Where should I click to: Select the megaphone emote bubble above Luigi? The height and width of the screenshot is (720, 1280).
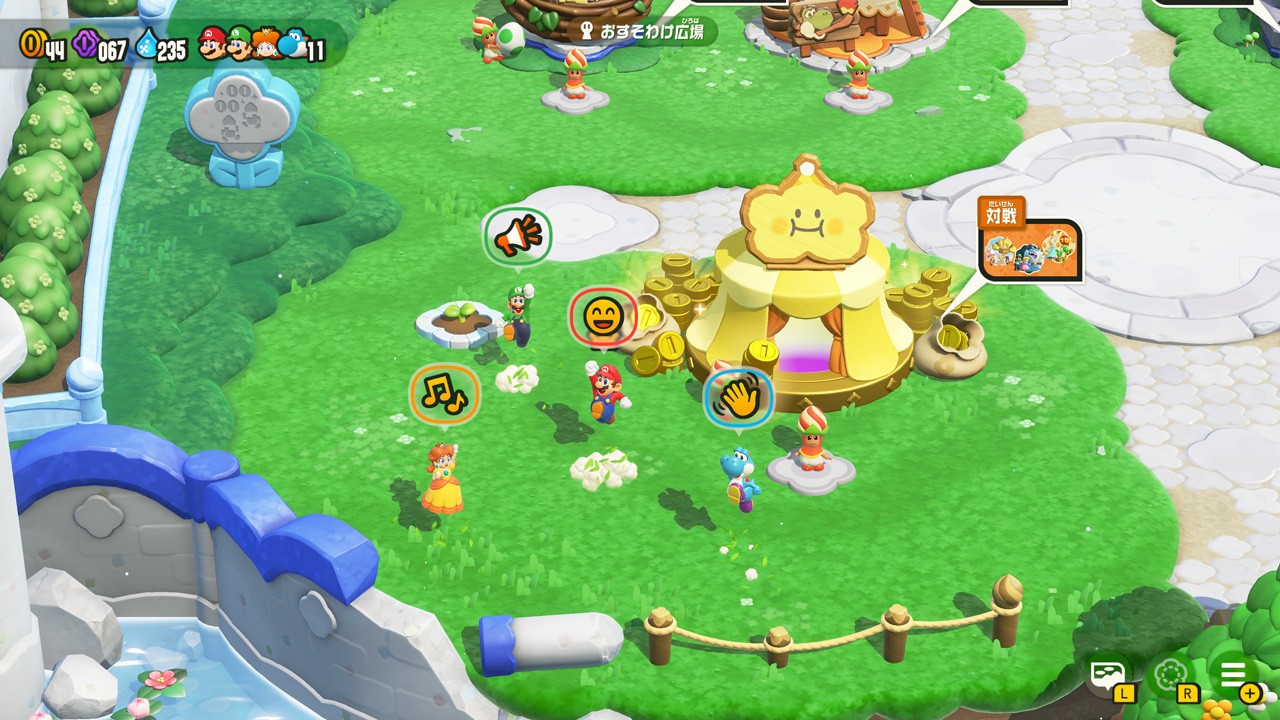(518, 237)
